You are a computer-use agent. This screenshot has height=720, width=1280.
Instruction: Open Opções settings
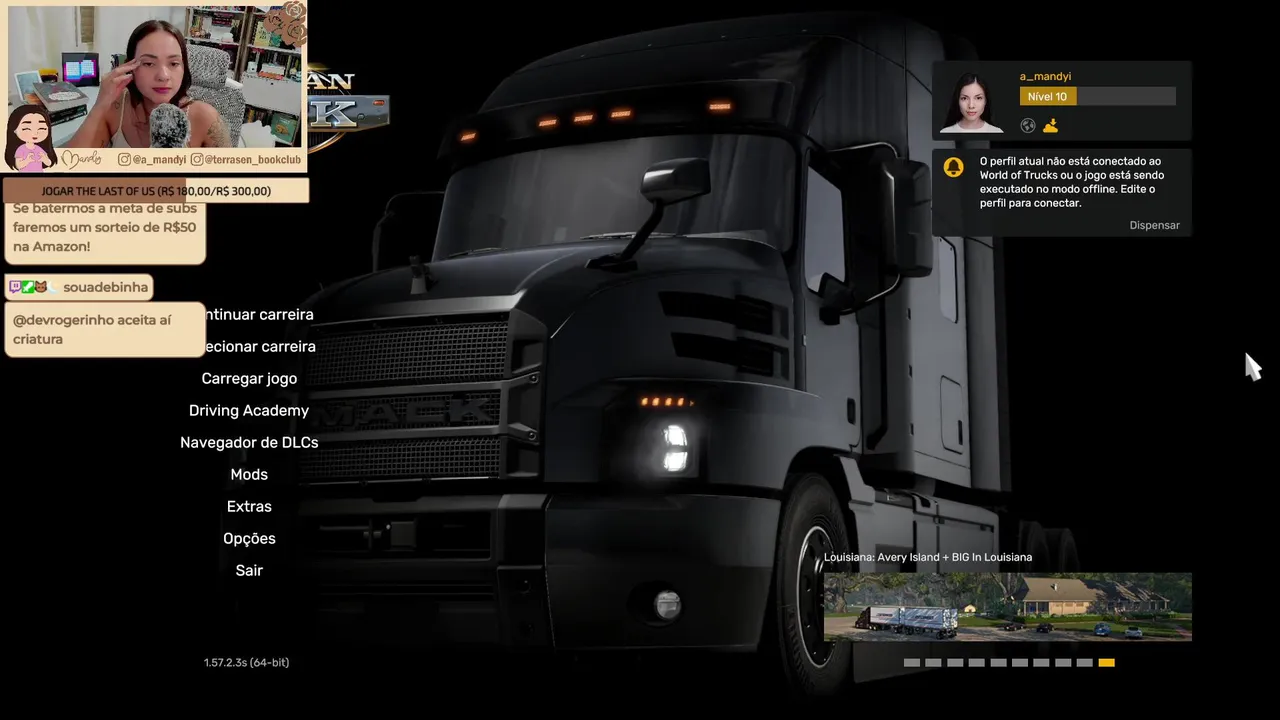249,539
